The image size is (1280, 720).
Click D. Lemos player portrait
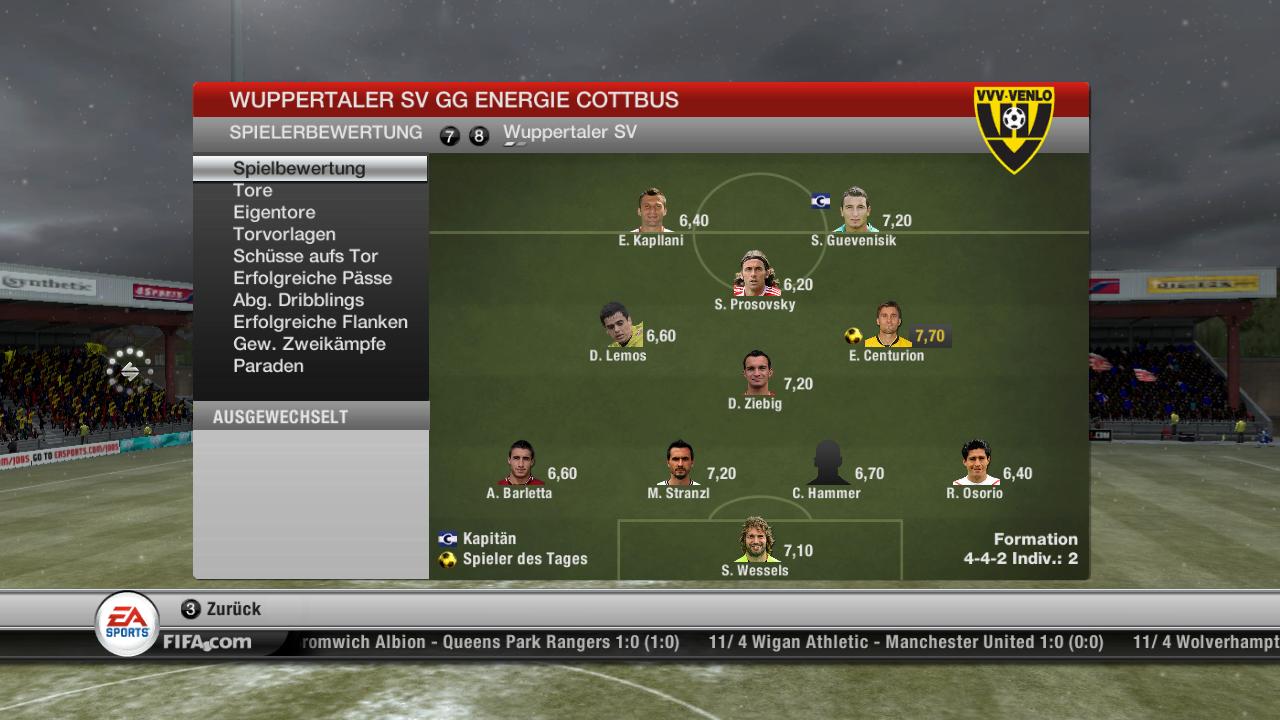click(x=620, y=326)
